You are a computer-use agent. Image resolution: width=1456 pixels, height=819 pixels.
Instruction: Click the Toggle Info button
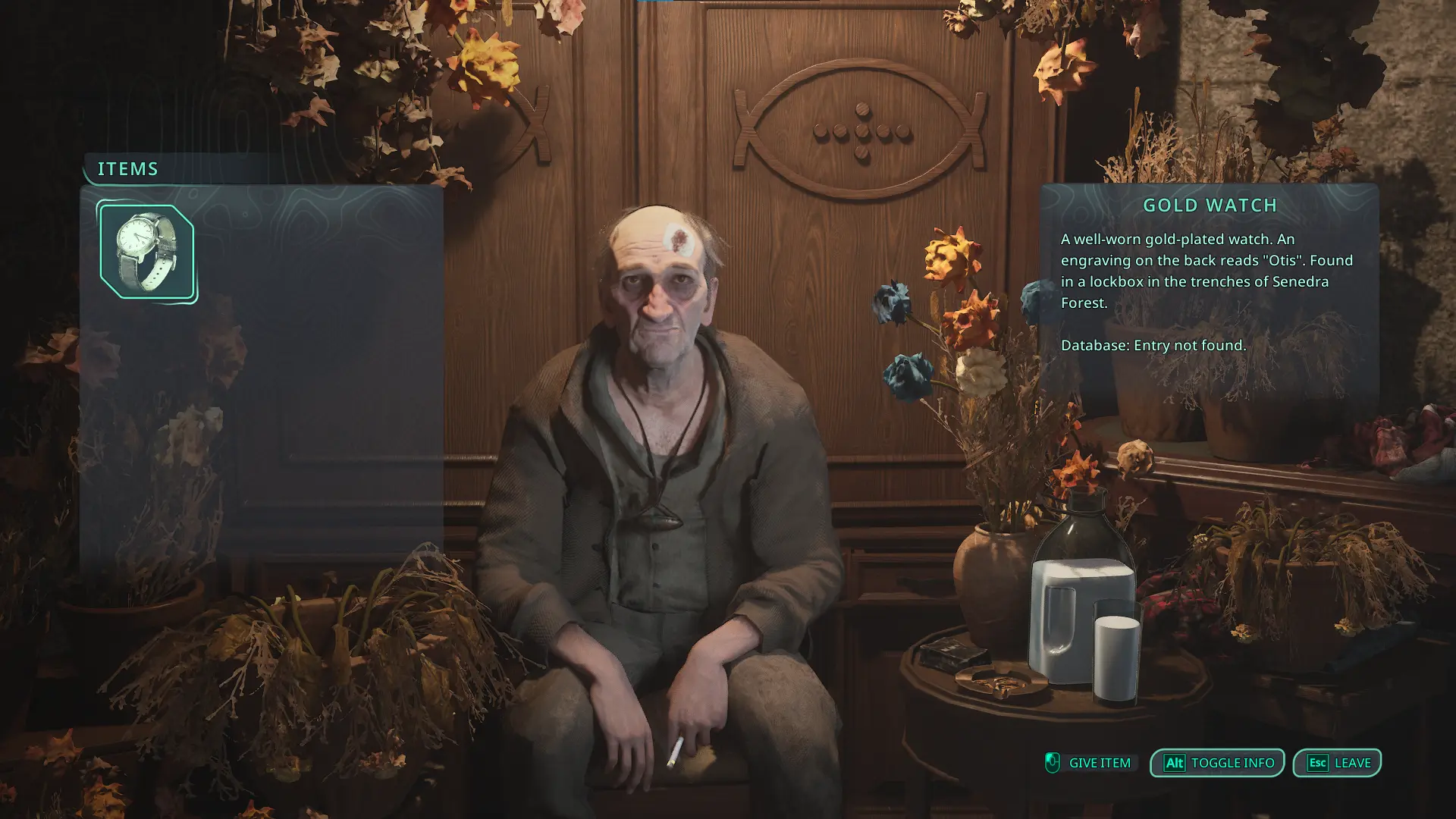[1216, 763]
